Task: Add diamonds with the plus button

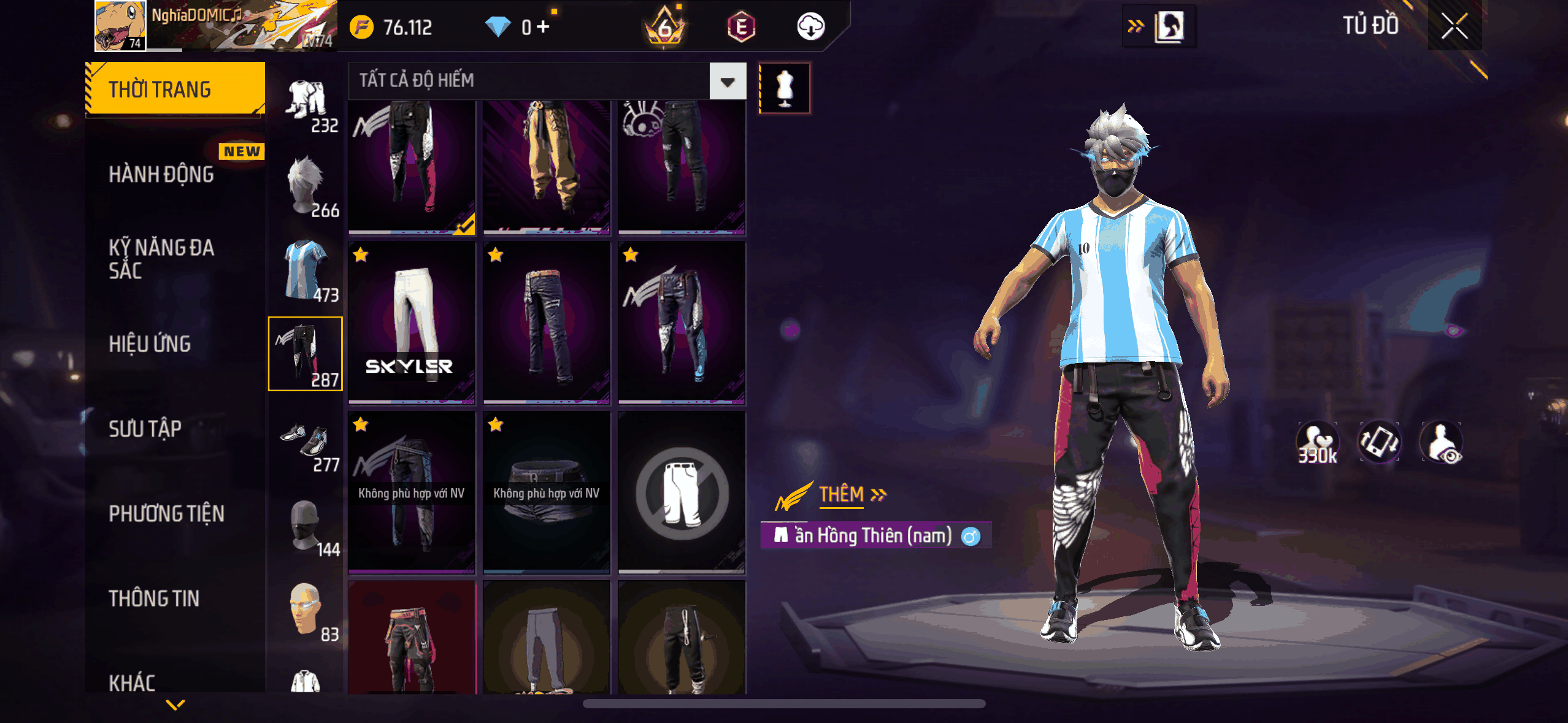Action: (543, 27)
